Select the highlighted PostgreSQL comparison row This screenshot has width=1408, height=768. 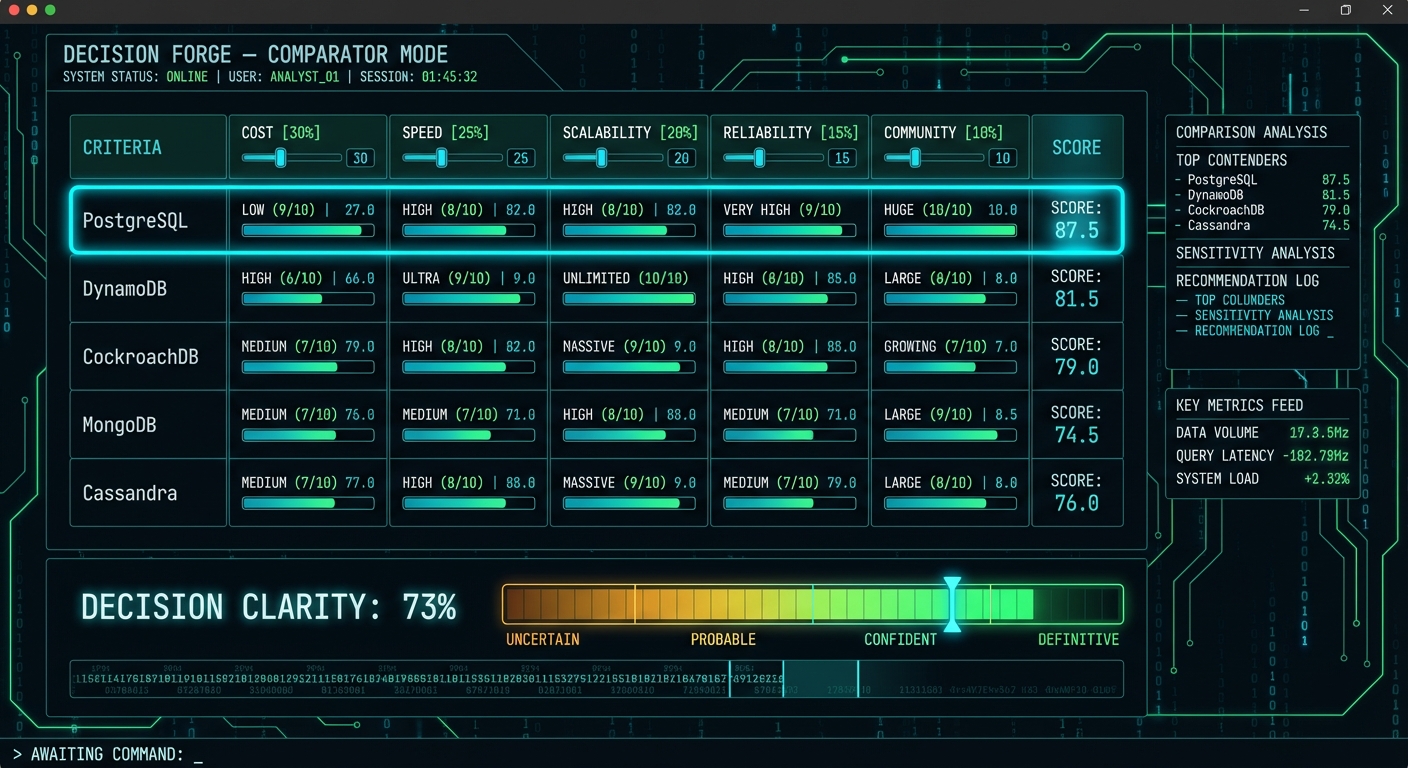[x=147, y=221]
